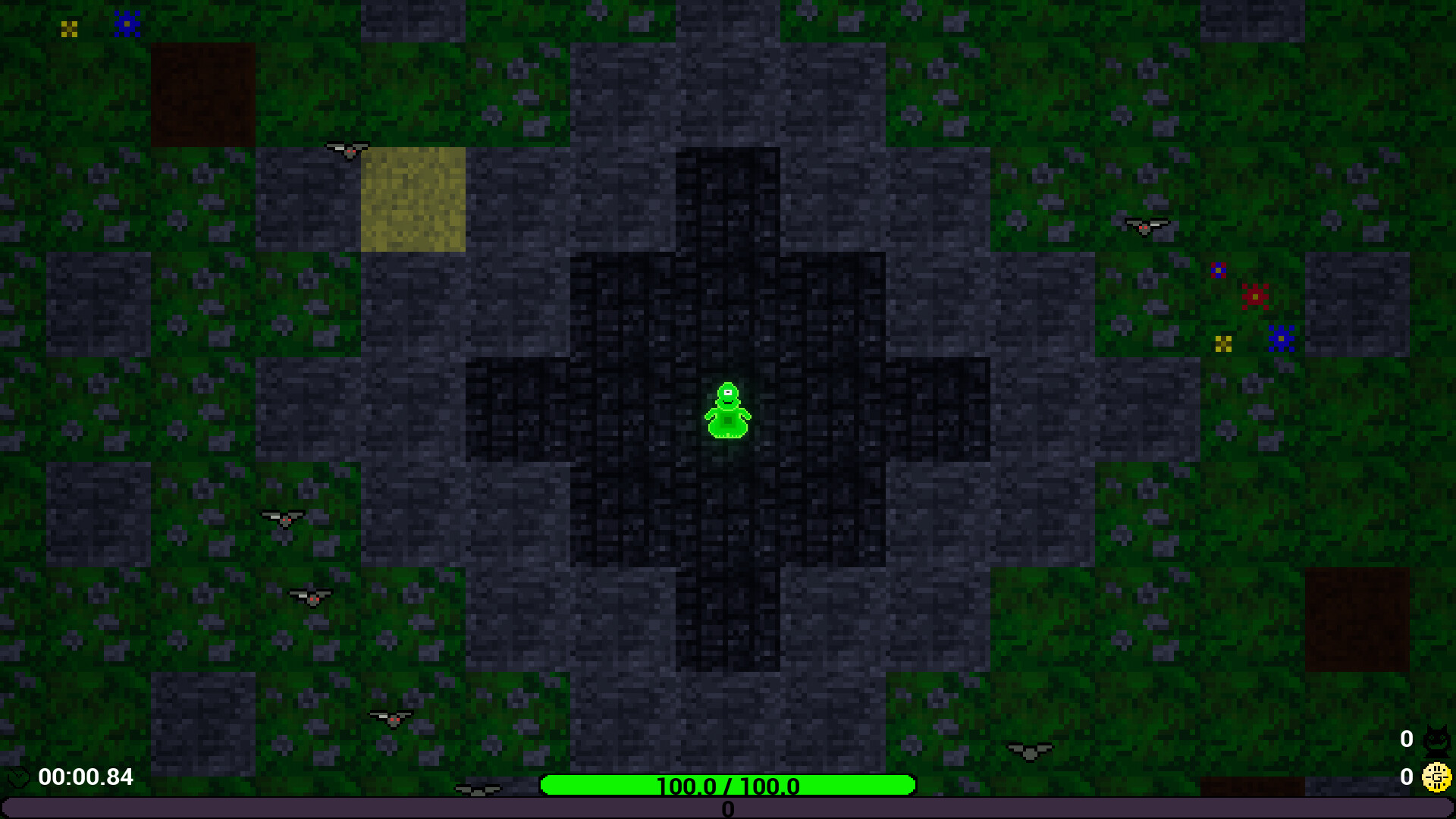Click the red spider on the right side
The width and height of the screenshot is (1456, 819).
click(x=1256, y=296)
